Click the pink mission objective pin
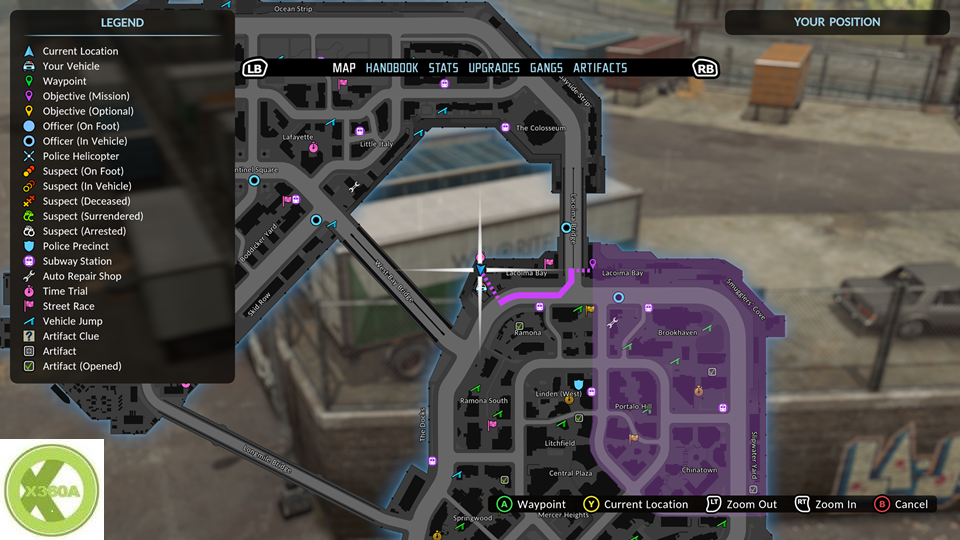The width and height of the screenshot is (960, 540). click(x=593, y=265)
